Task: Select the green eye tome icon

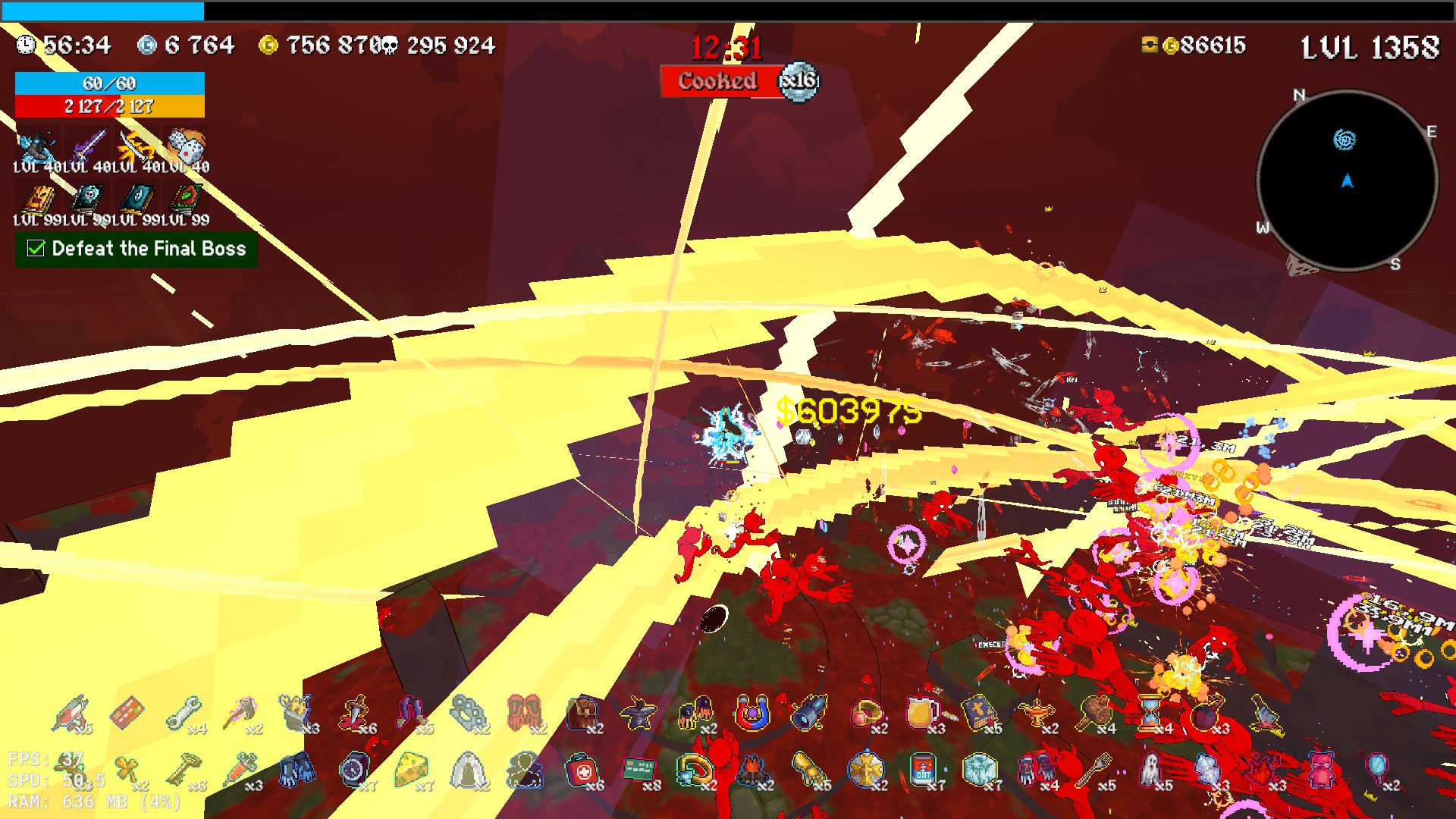Action: [187, 199]
